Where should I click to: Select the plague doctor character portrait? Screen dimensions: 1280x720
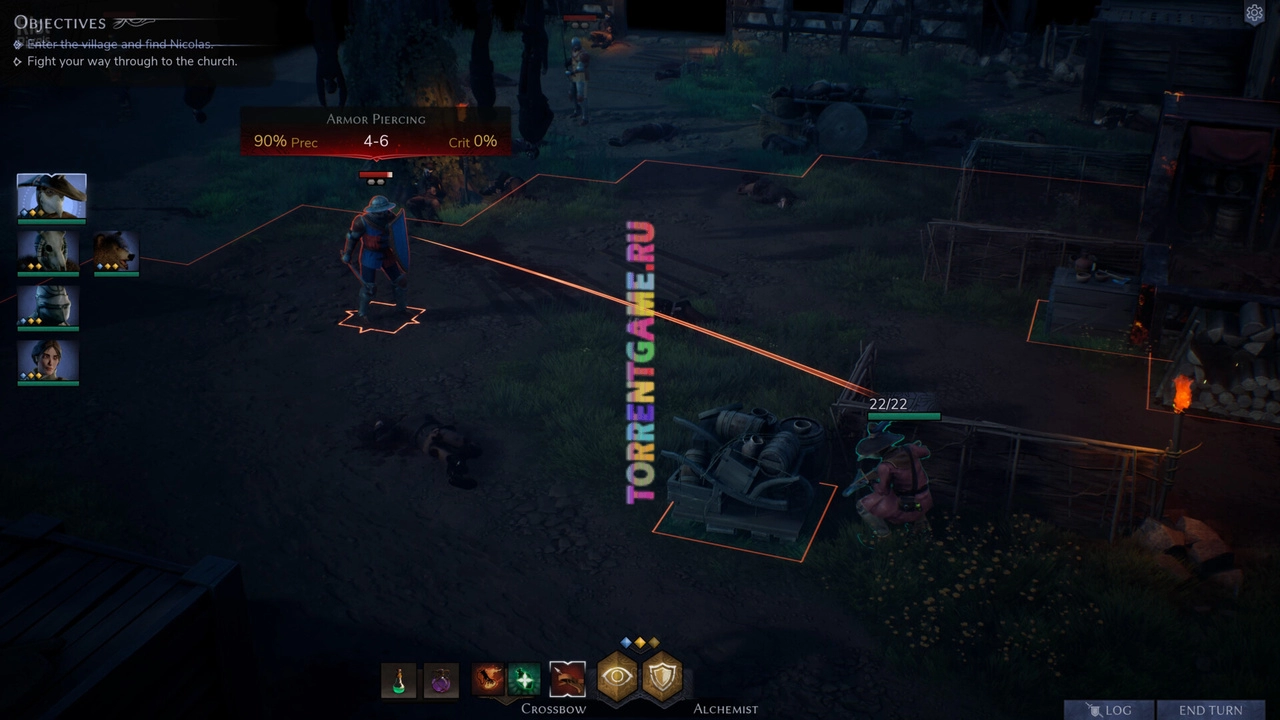(51, 196)
